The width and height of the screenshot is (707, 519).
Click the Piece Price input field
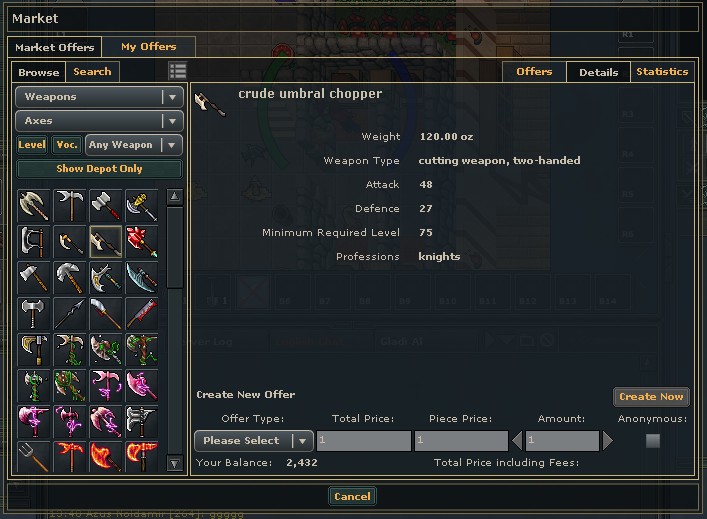coord(460,441)
